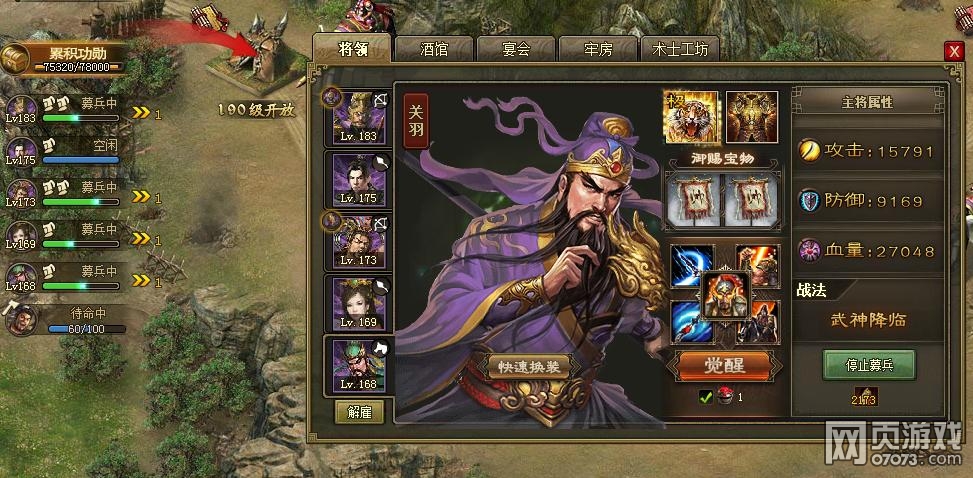Close the generals panel with the X

[954, 51]
